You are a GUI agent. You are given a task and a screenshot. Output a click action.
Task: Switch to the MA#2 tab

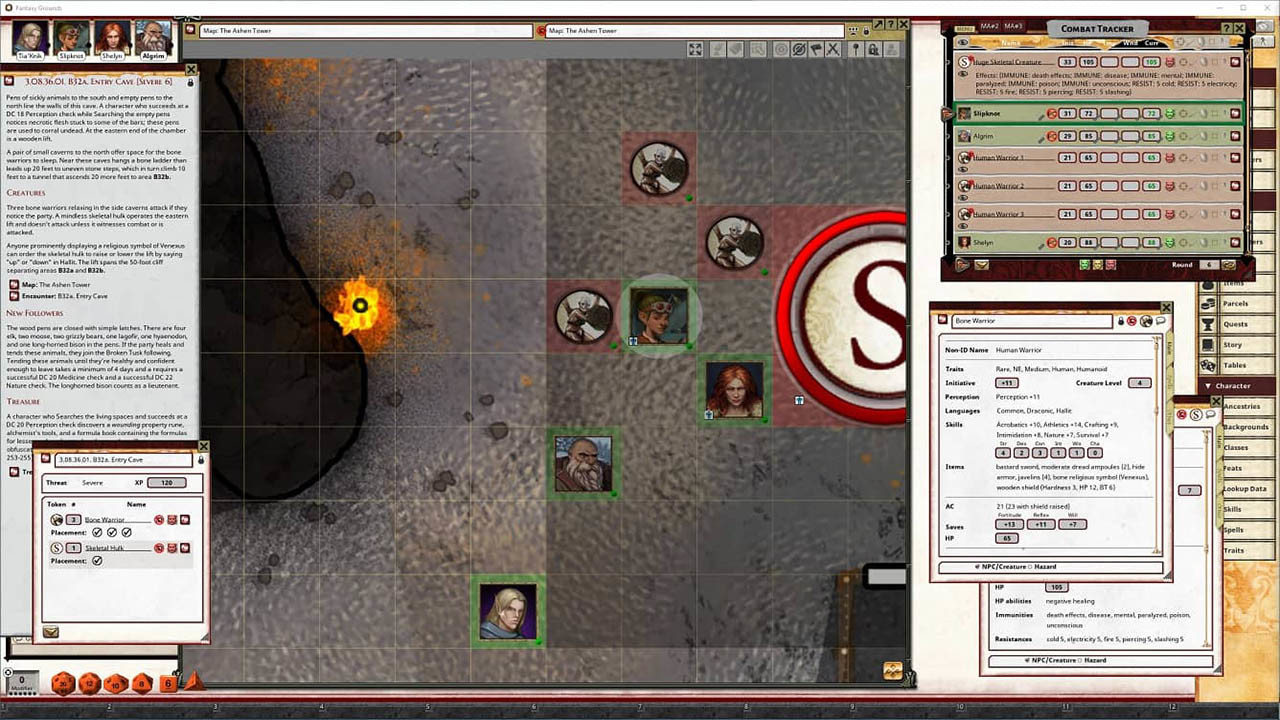990,26
